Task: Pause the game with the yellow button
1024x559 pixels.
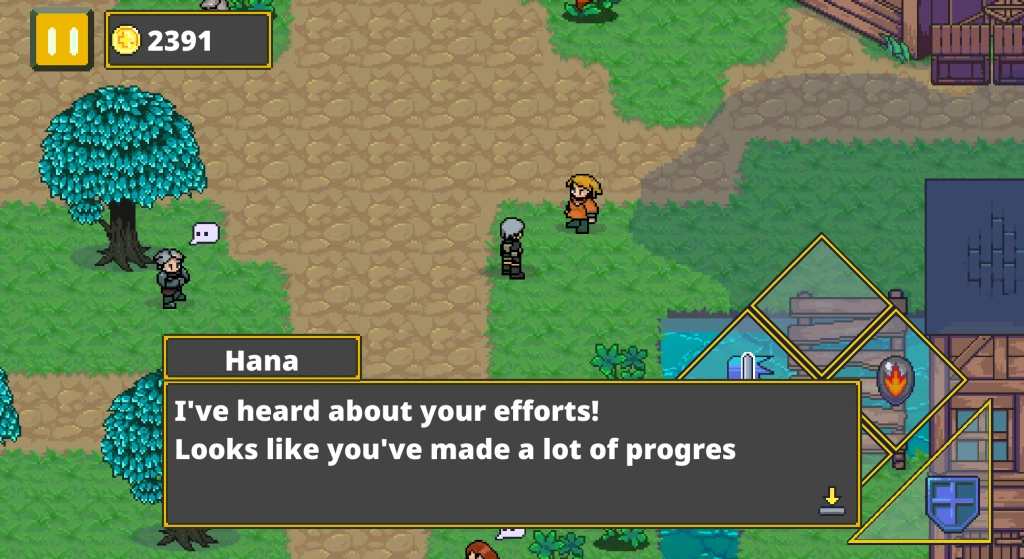Action: tap(61, 40)
